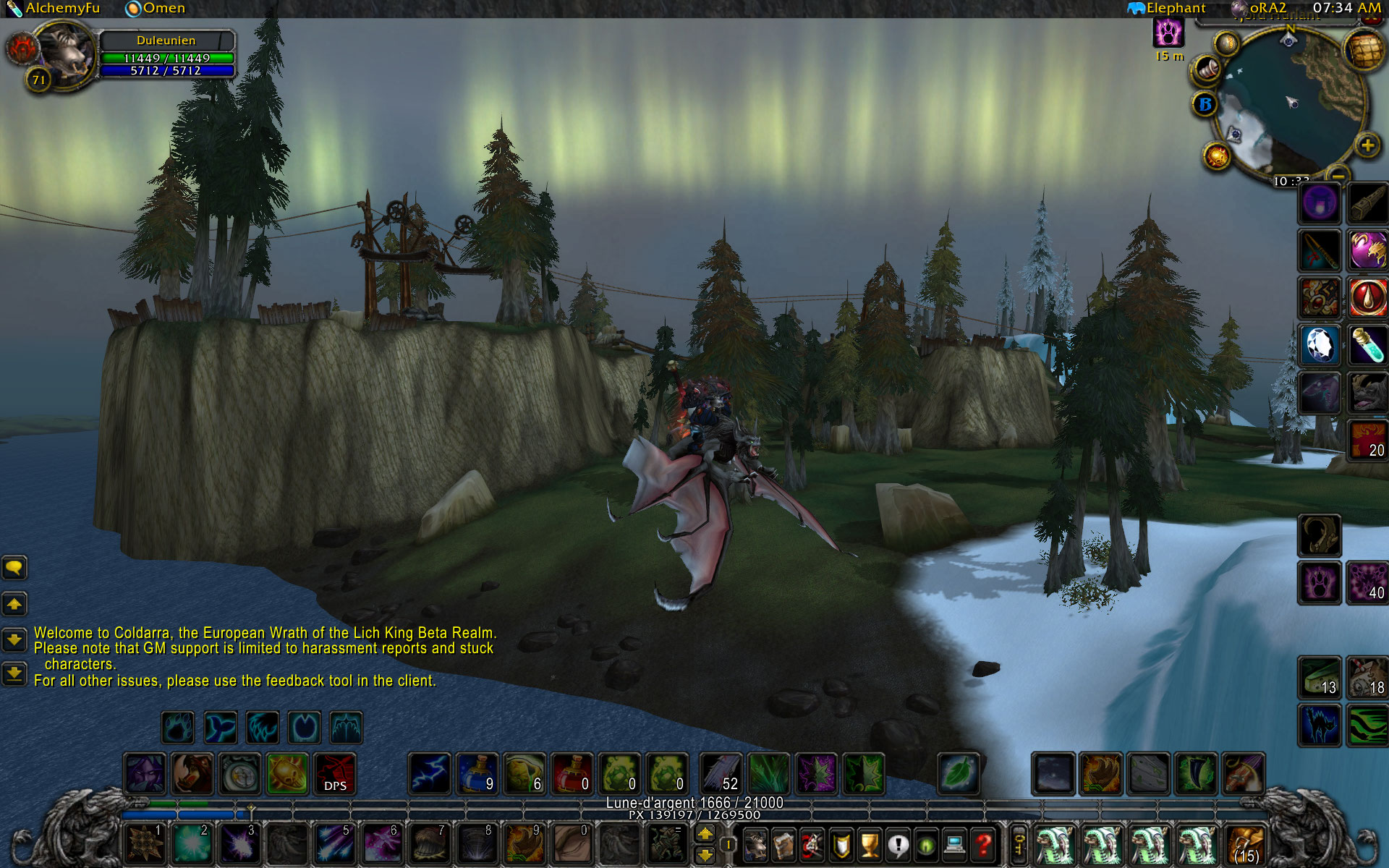
Task: Open the red question mark help menu
Action: (x=983, y=844)
